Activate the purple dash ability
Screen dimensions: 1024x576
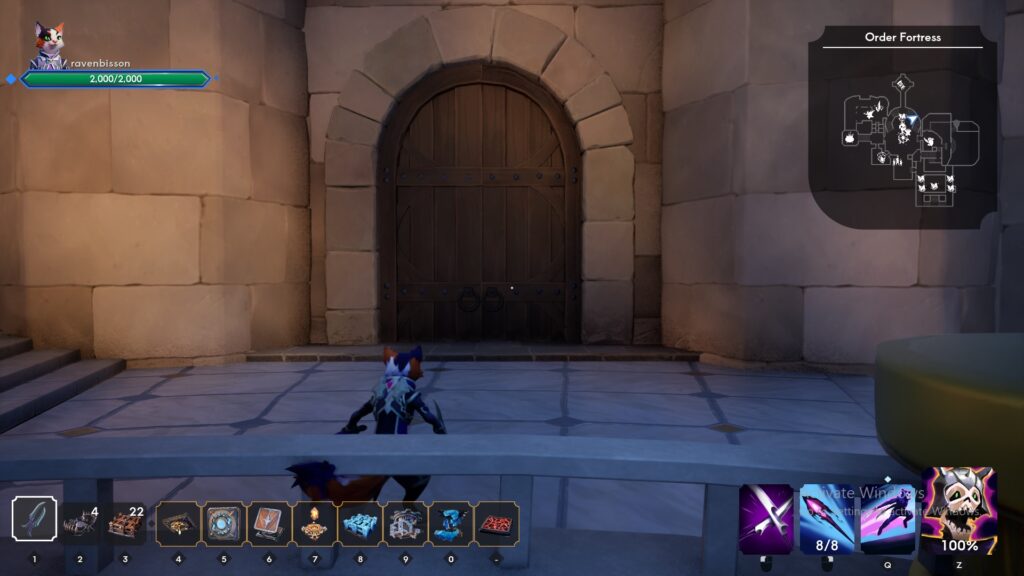tap(887, 518)
